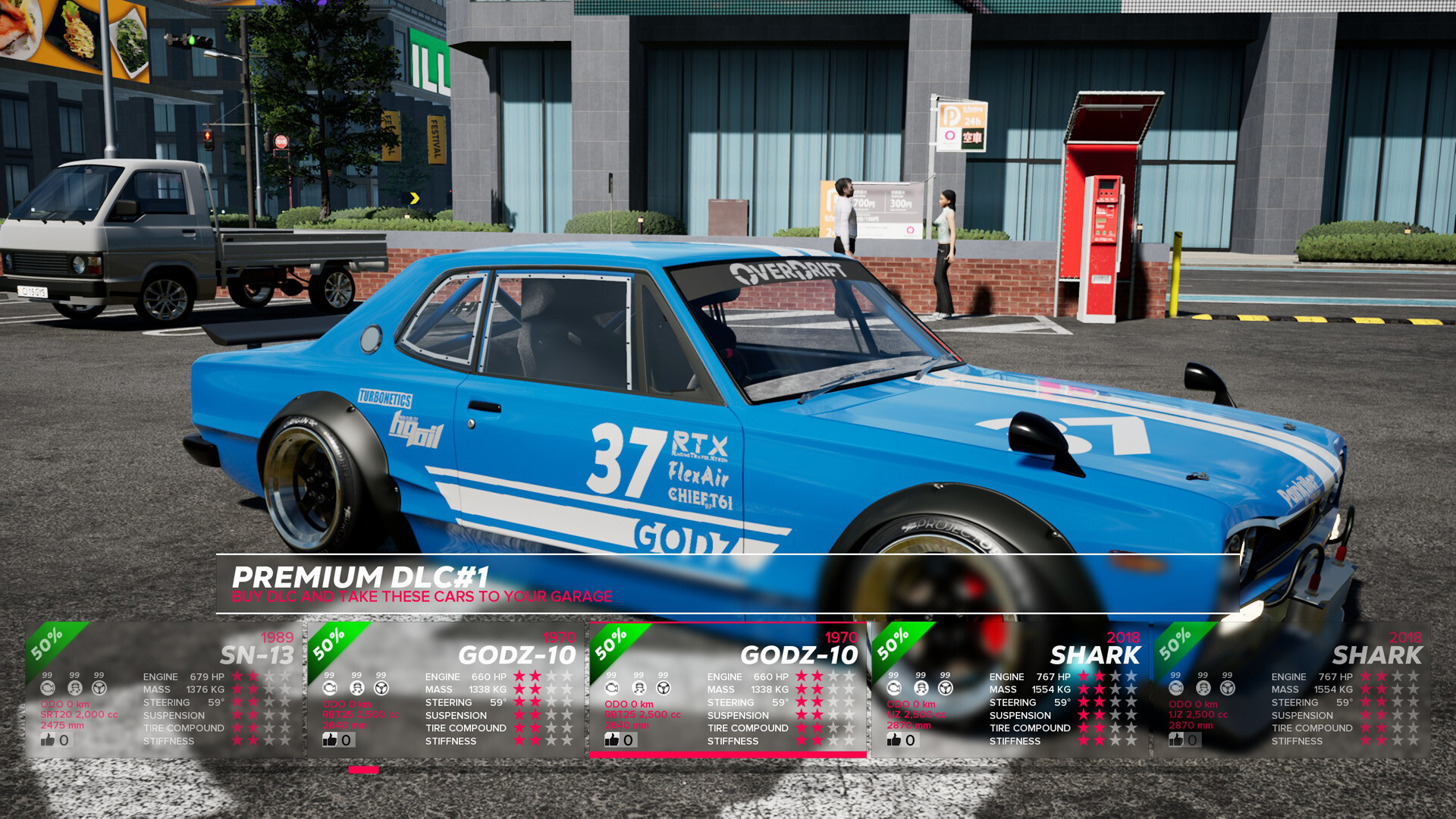
Task: Click the thumbs-up icon on the first SHARK card
Action: pos(893,739)
